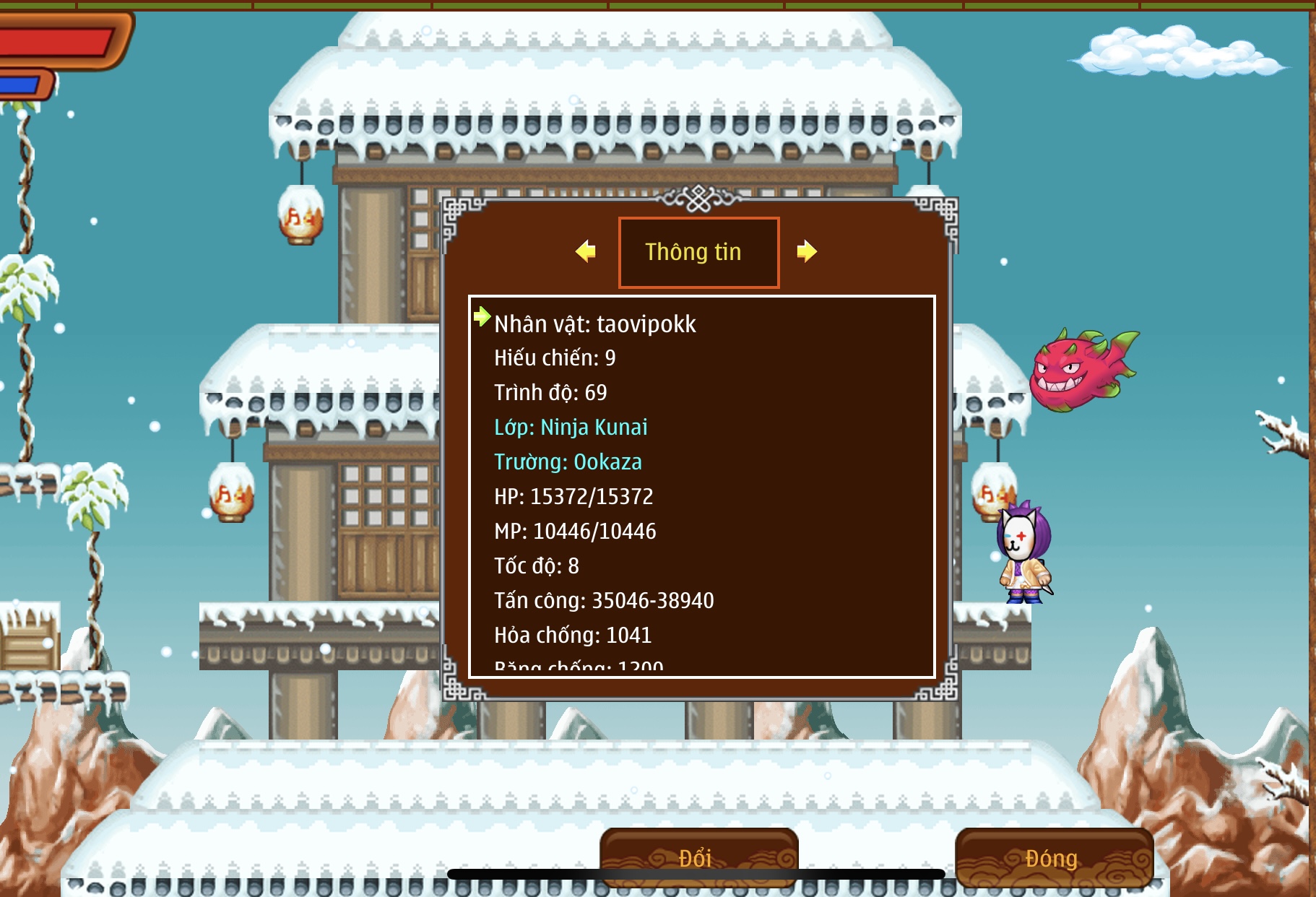Select the Nhân vật: taovipokk row
1316x897 pixels.
595,324
